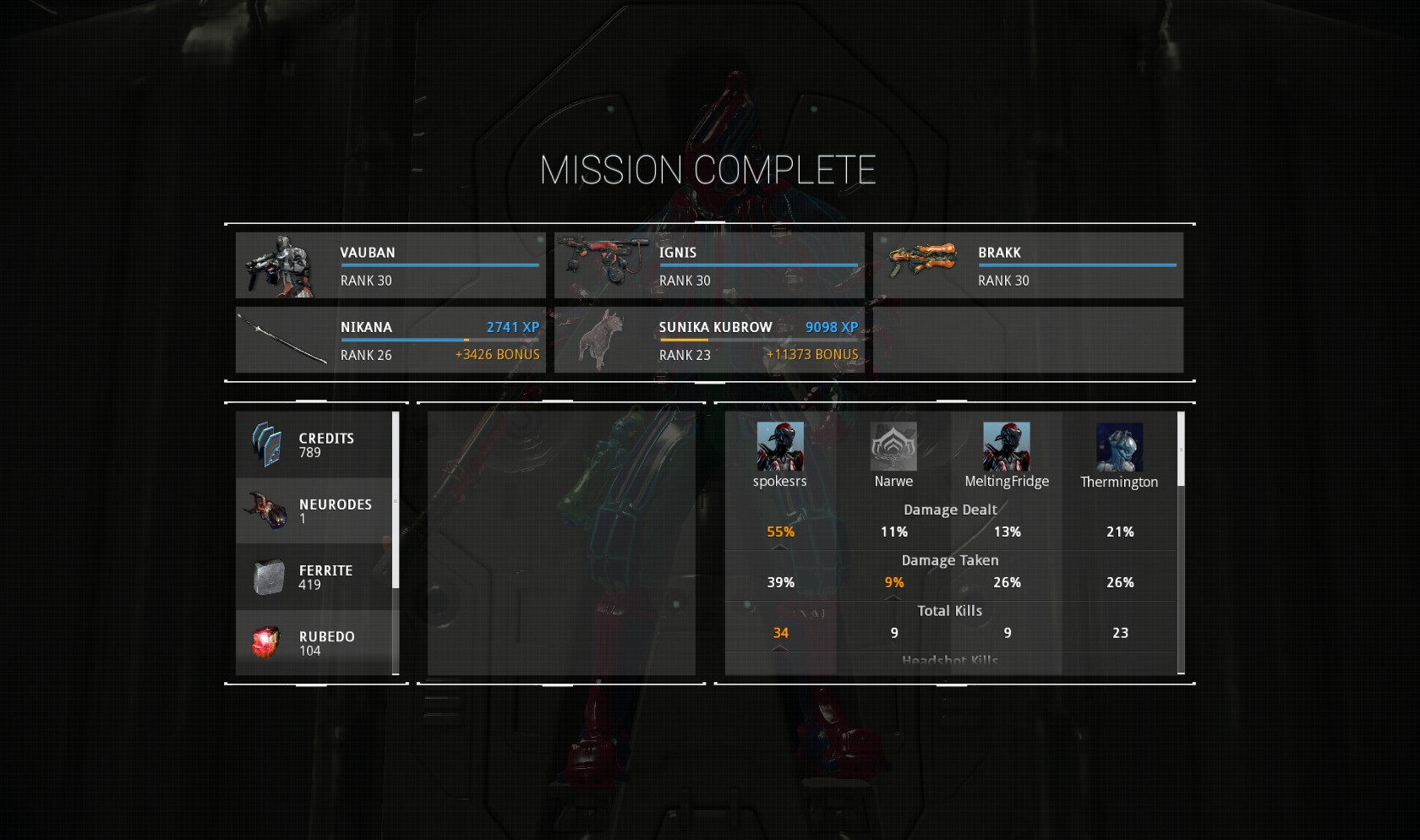The image size is (1420, 840).
Task: Click the Neurodes reward row
Action: pos(314,510)
